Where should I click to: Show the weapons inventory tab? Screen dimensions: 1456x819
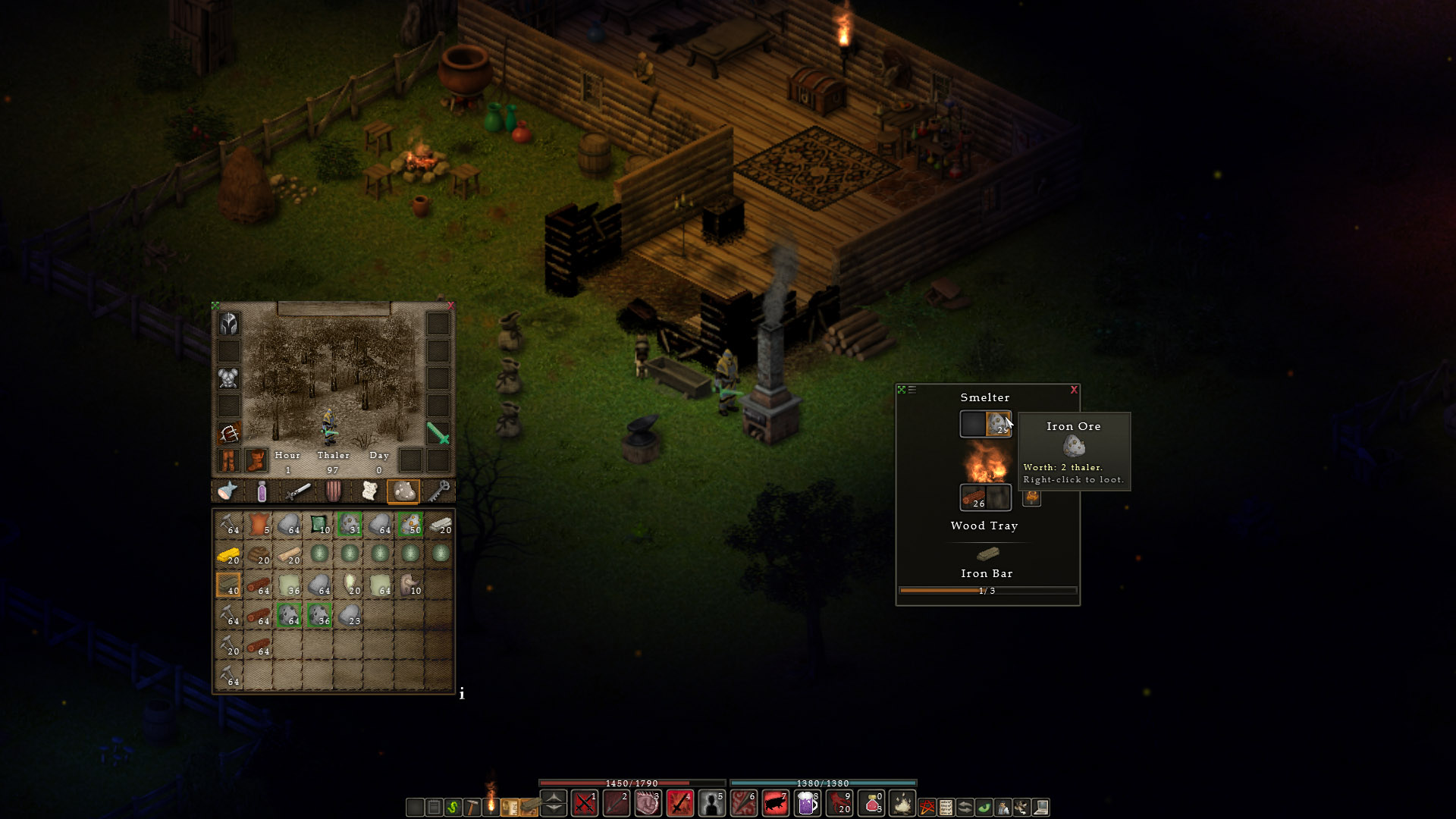[297, 491]
